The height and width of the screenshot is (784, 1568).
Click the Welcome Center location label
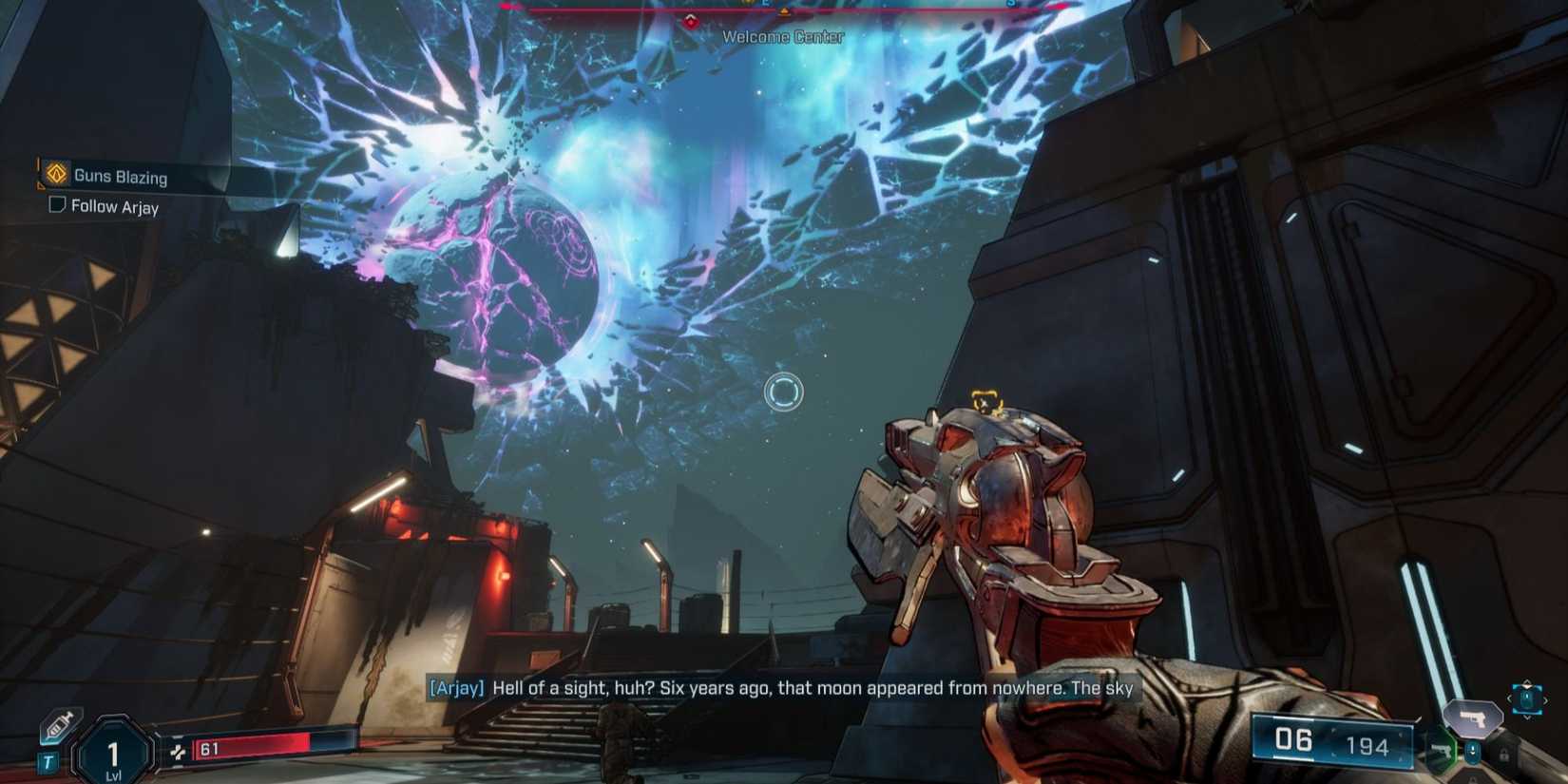tap(783, 36)
